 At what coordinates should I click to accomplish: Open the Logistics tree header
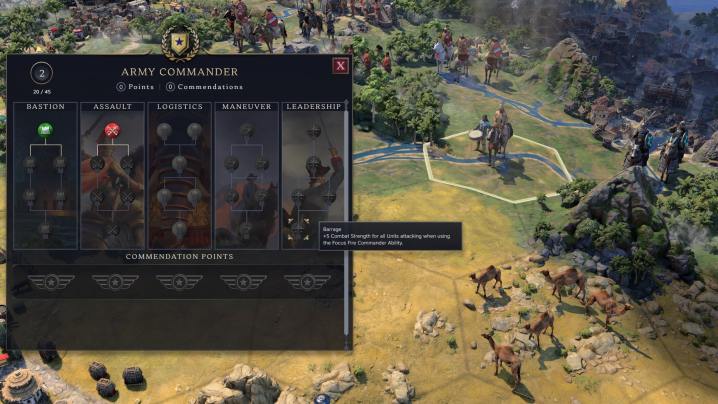(x=179, y=107)
